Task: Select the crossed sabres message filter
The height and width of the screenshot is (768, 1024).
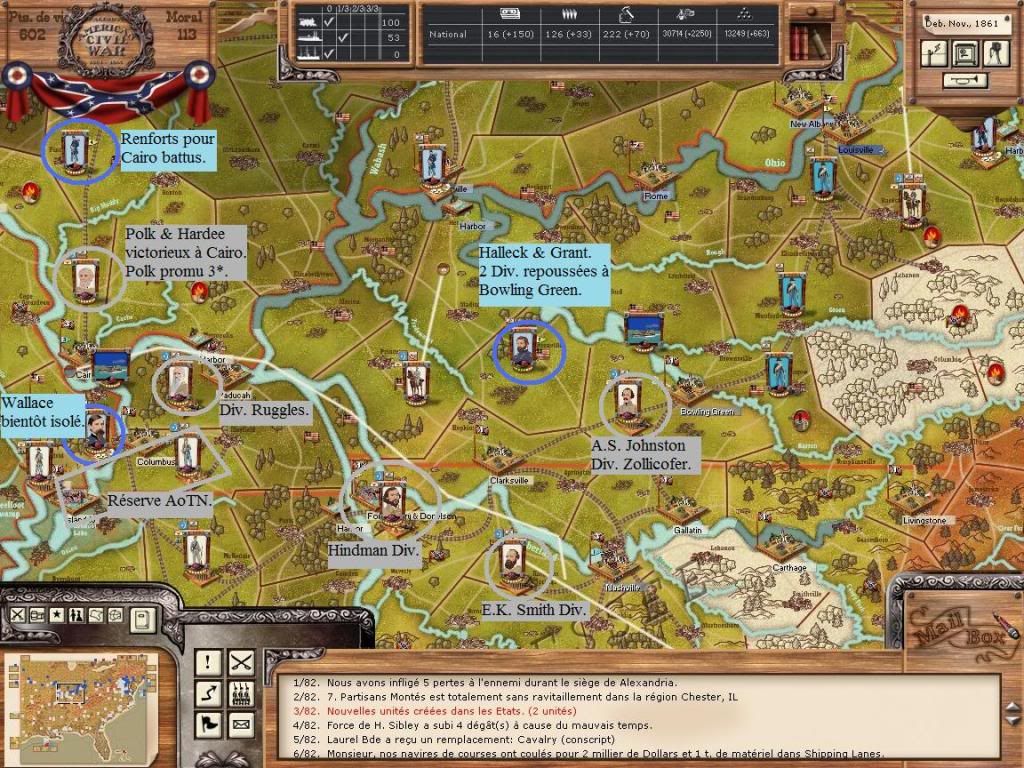Action: point(241,662)
